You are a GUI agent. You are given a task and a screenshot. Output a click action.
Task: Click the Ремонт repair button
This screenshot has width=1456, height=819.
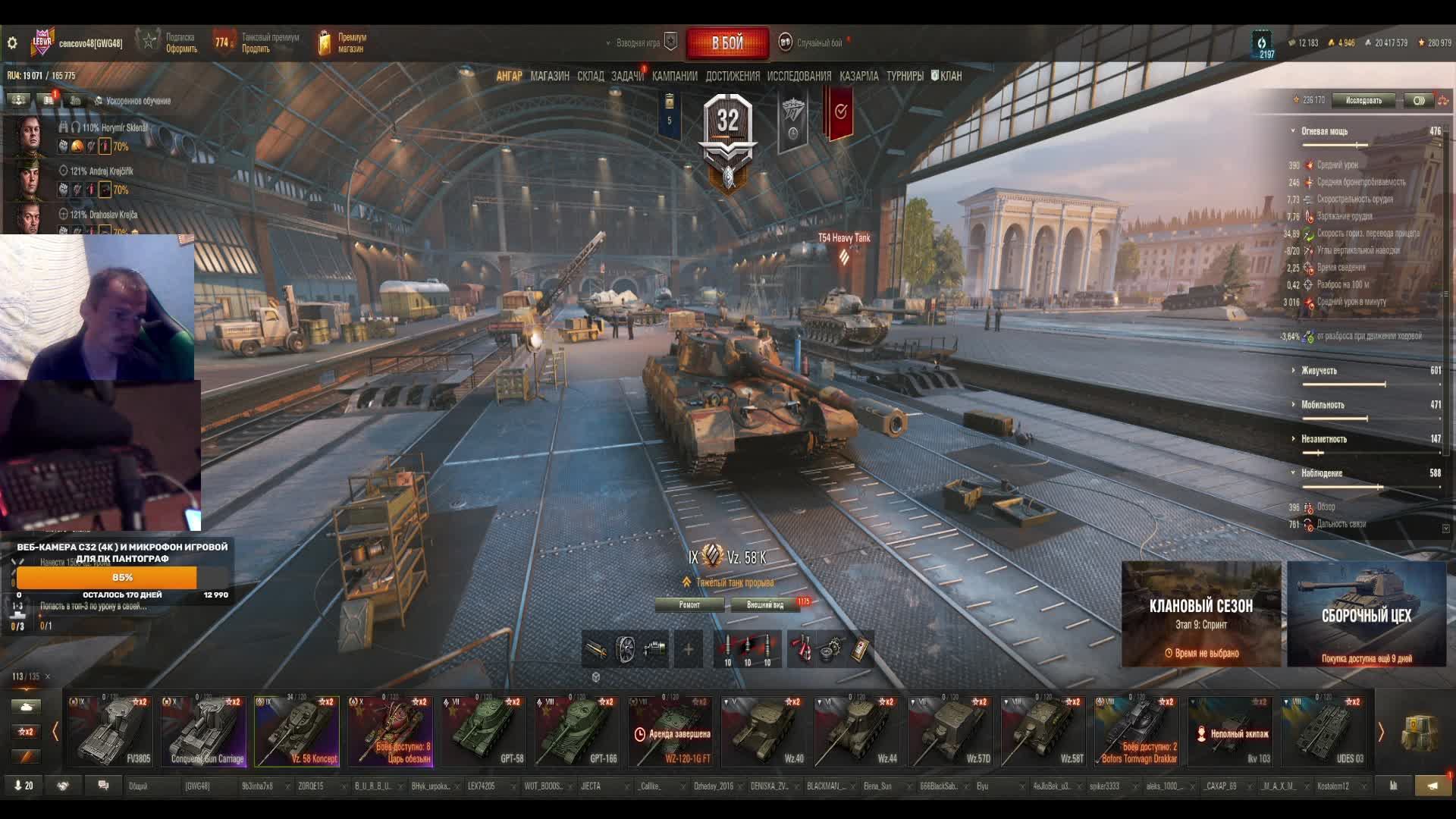pos(689,604)
